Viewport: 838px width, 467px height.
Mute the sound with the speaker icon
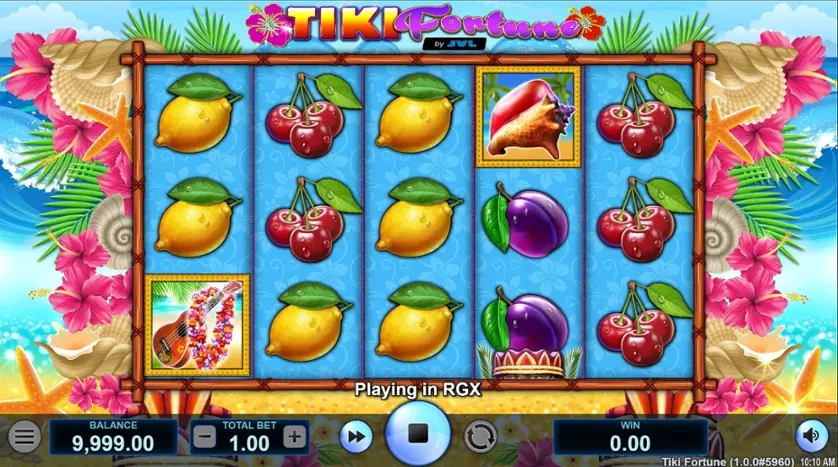click(x=810, y=436)
